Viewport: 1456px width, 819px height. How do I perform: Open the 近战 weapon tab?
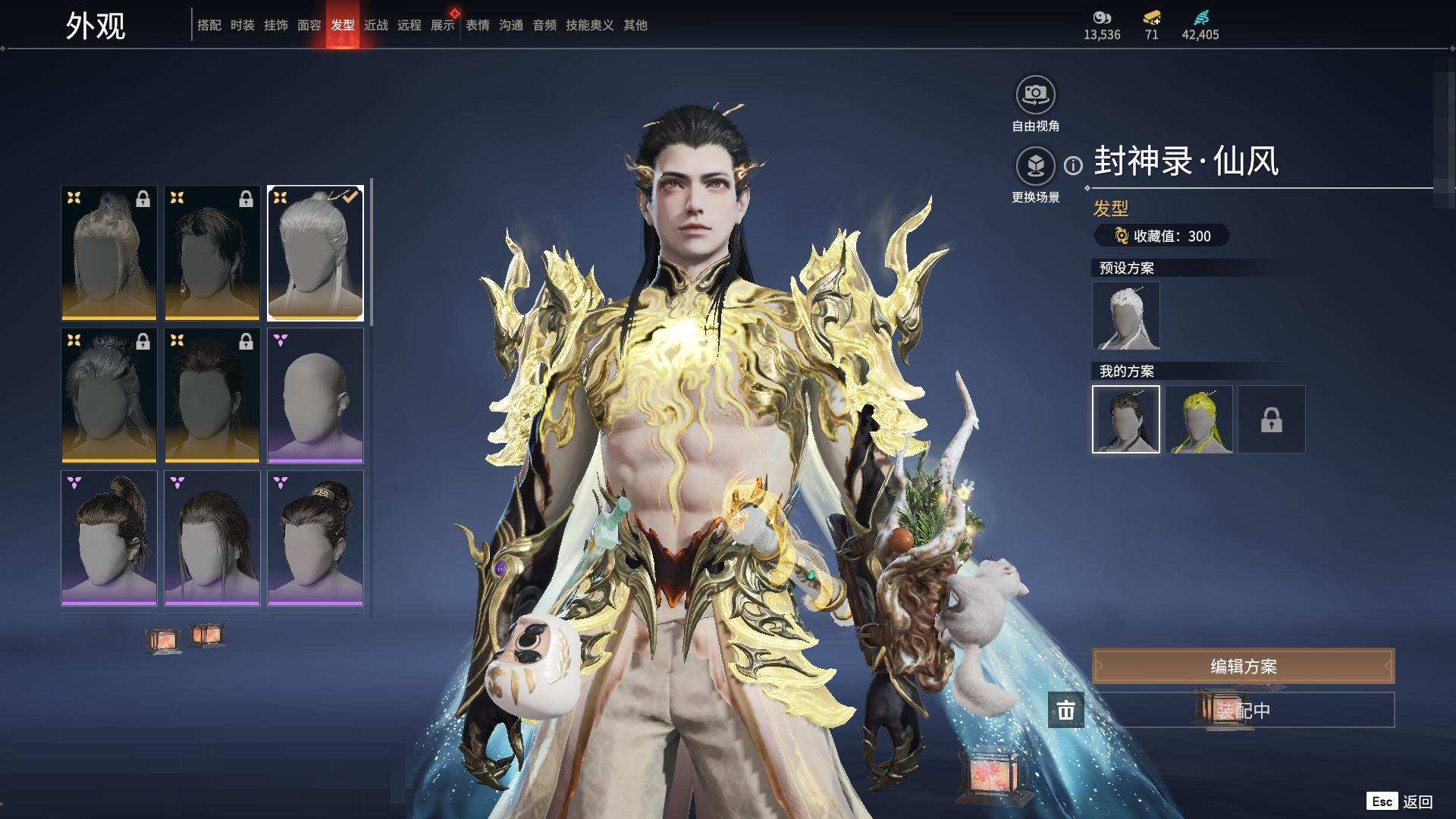376,25
